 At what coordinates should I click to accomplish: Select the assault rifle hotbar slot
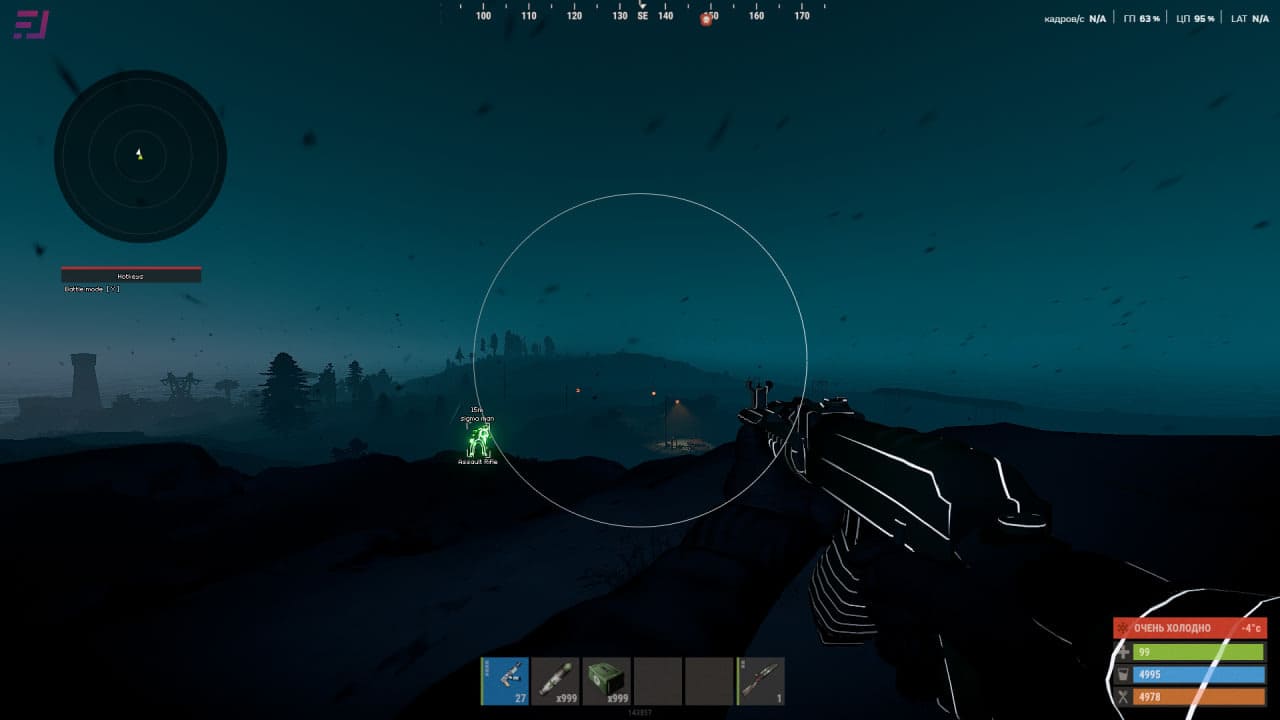click(505, 681)
